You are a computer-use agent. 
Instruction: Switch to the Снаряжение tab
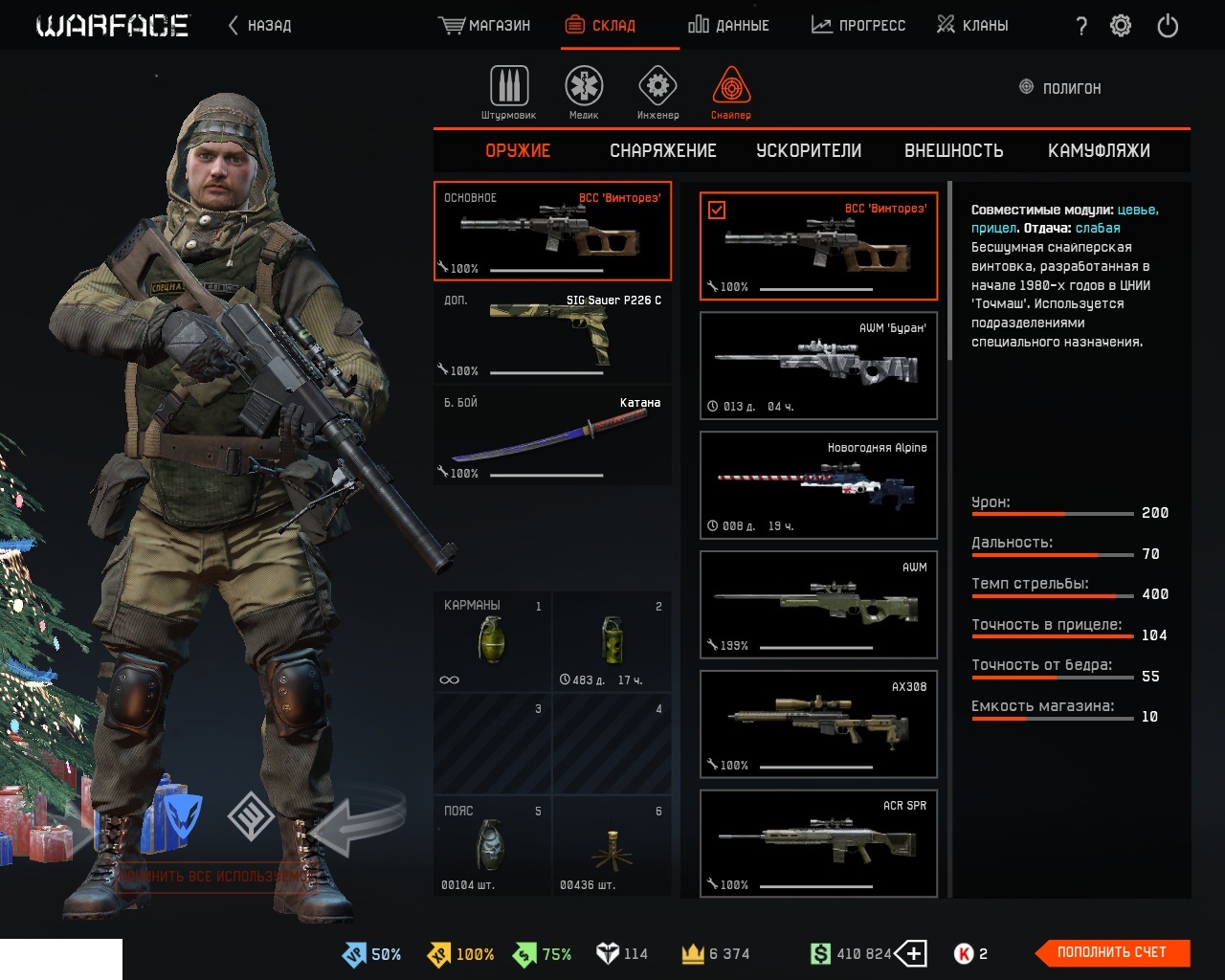tap(662, 151)
